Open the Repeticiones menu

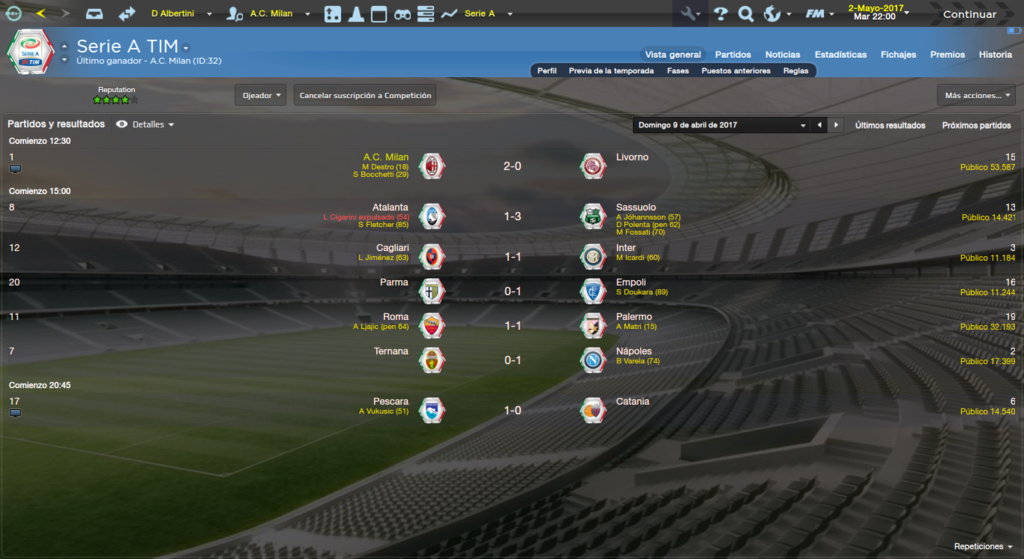(980, 547)
